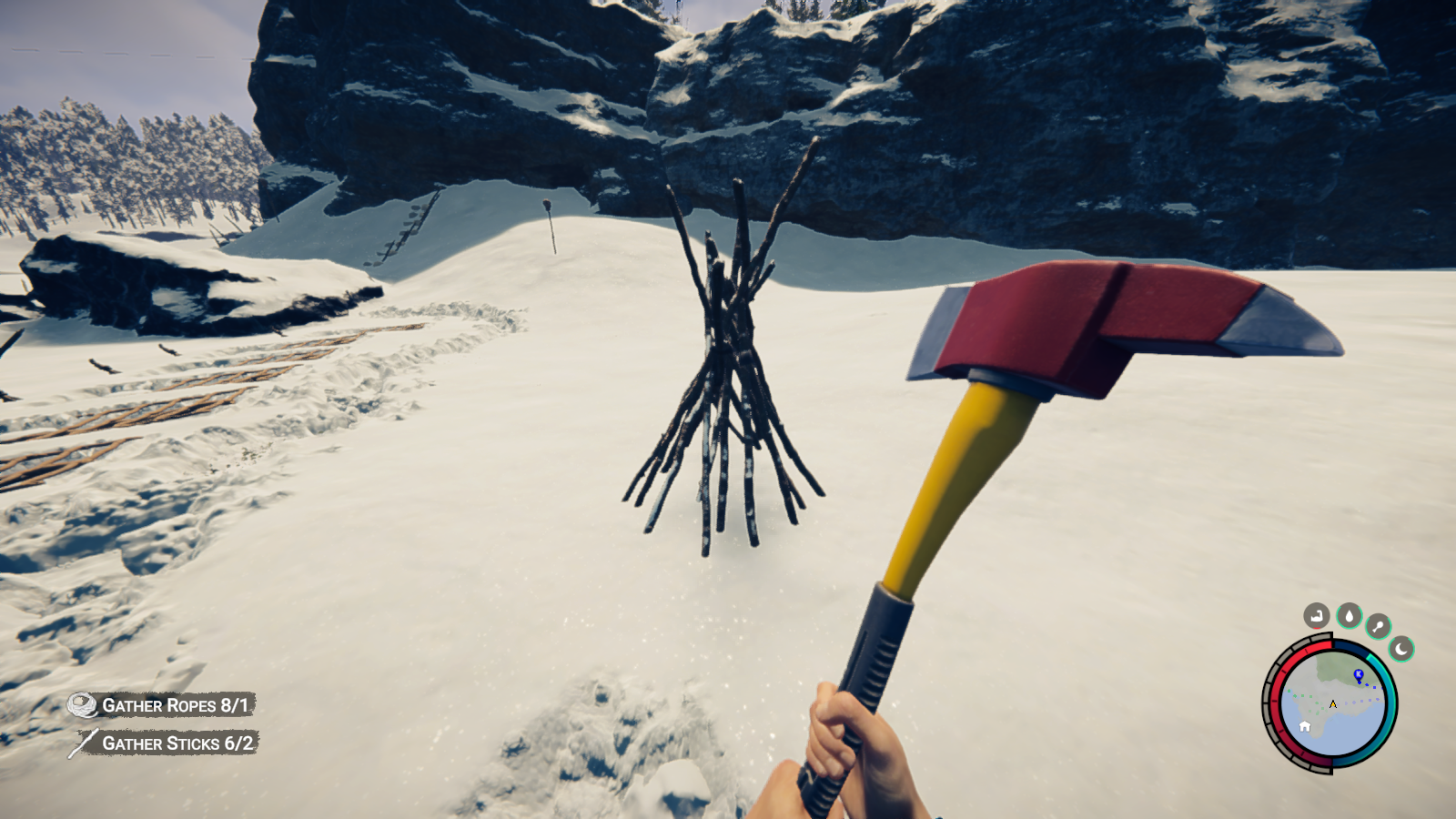Click the yellow player arrow on the minimap
1456x819 pixels.
click(1332, 703)
